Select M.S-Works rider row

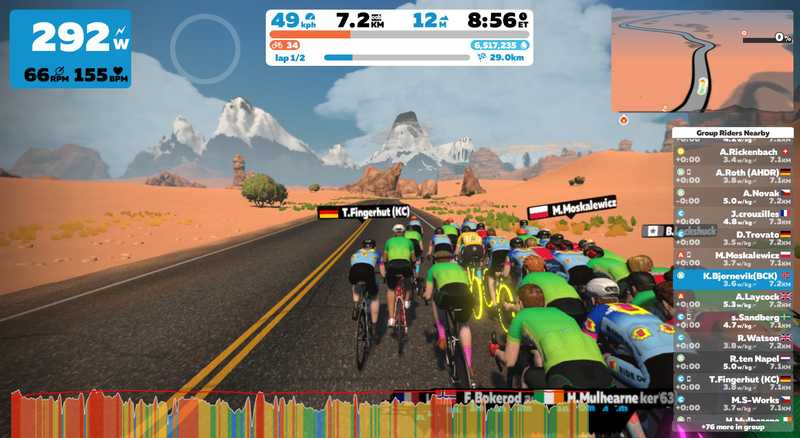(x=735, y=404)
